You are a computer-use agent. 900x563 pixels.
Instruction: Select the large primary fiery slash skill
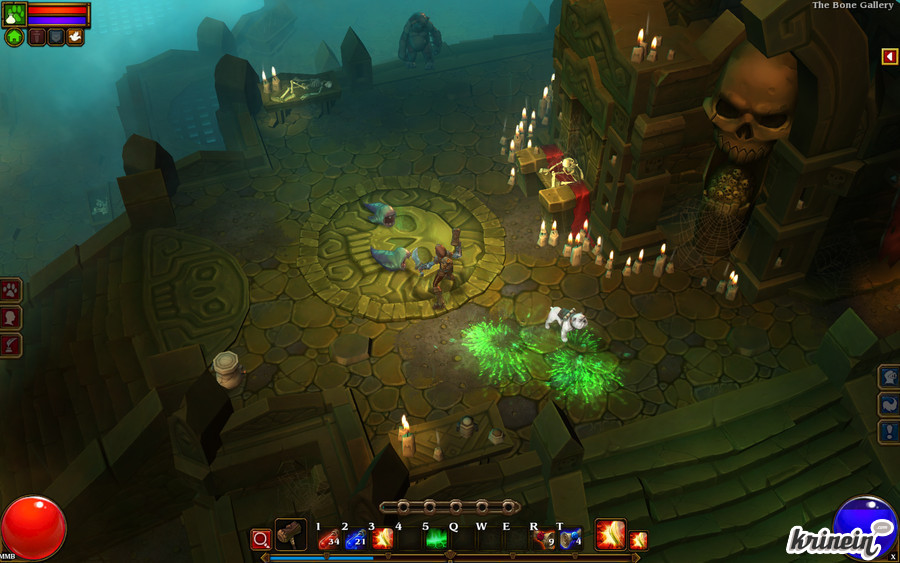tap(610, 535)
